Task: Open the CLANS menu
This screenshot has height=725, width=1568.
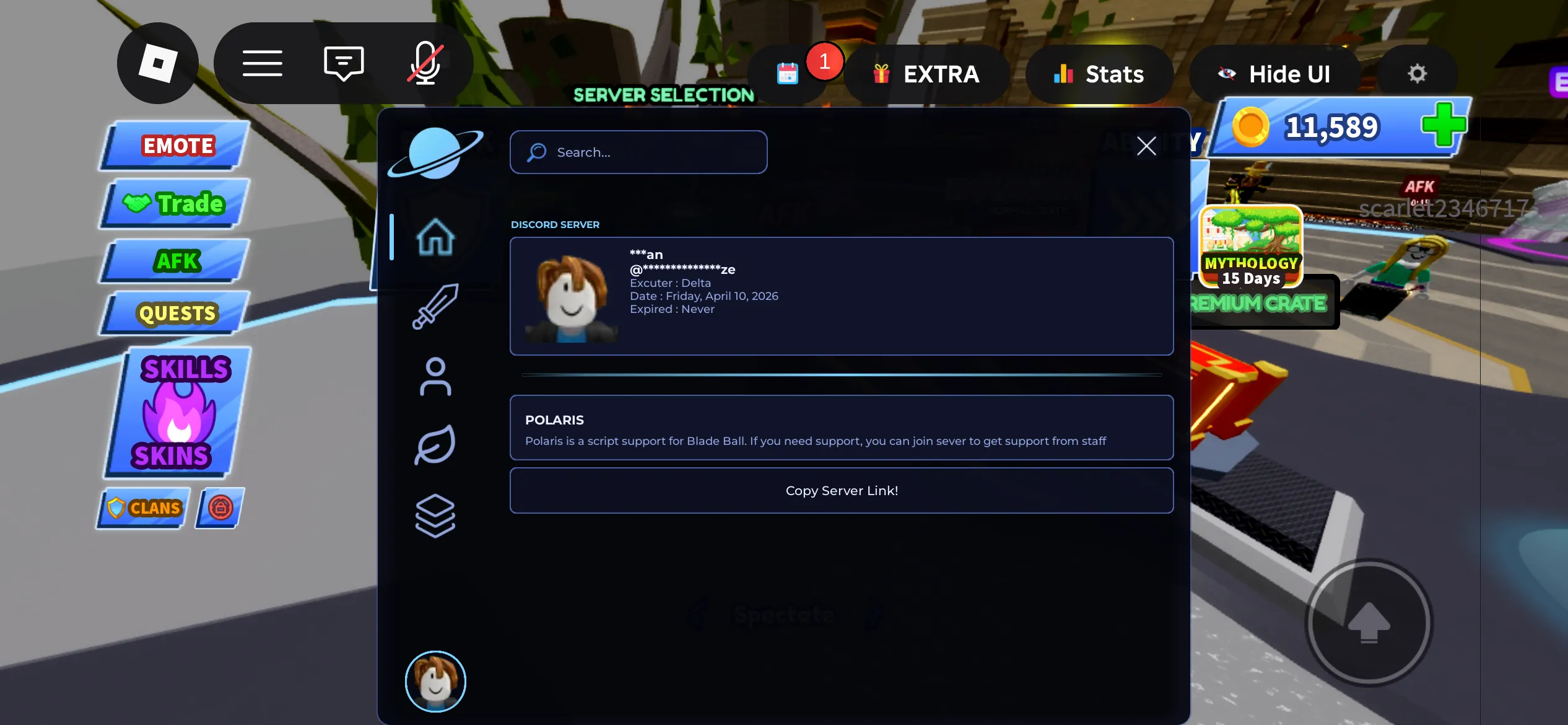Action: click(x=145, y=508)
